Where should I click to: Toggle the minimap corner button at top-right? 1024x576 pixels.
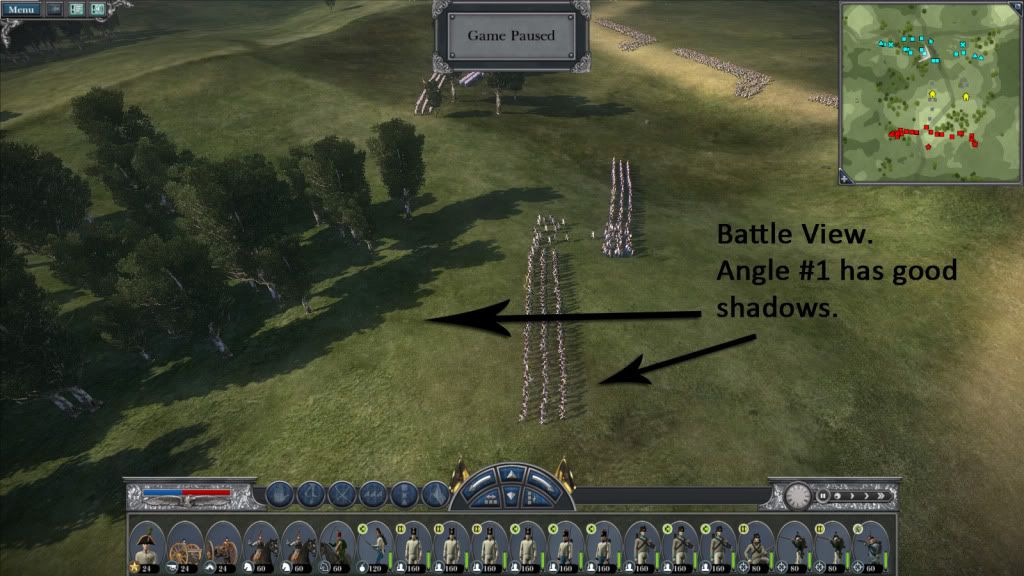coord(1015,9)
